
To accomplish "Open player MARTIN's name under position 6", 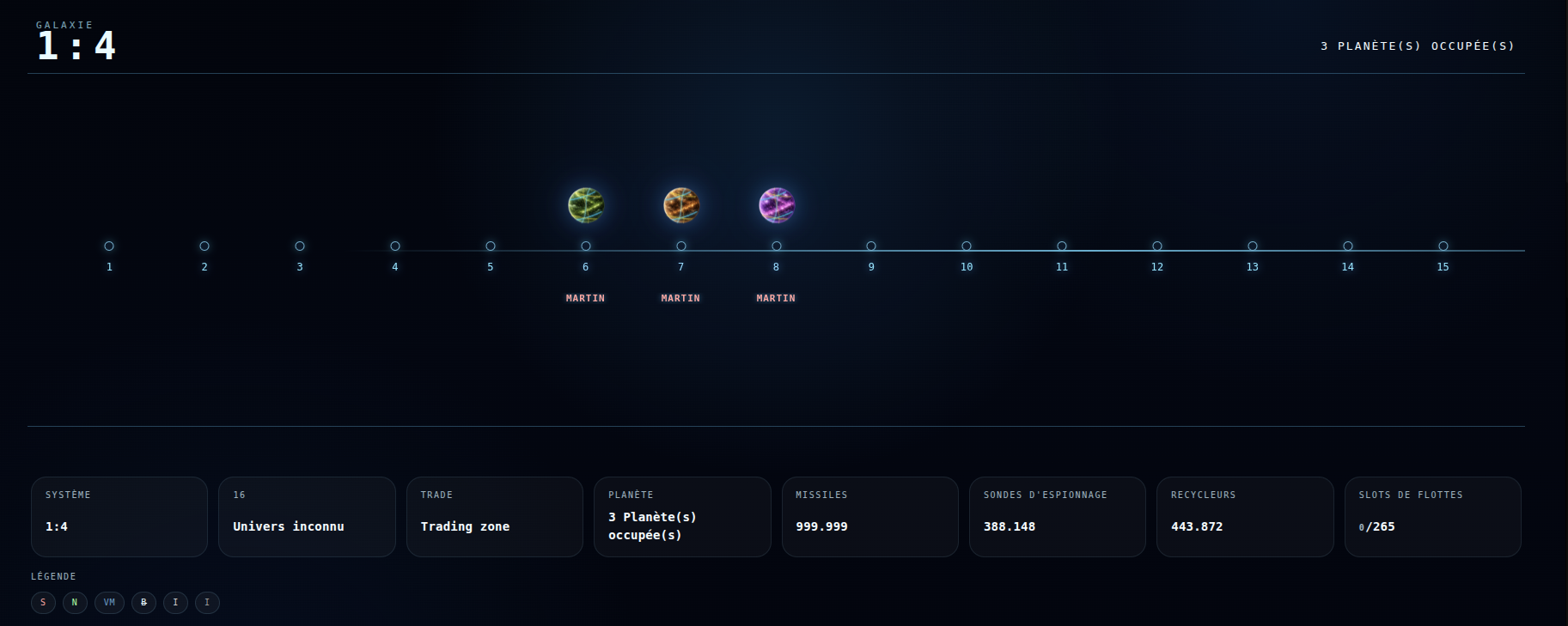I will coord(585,298).
